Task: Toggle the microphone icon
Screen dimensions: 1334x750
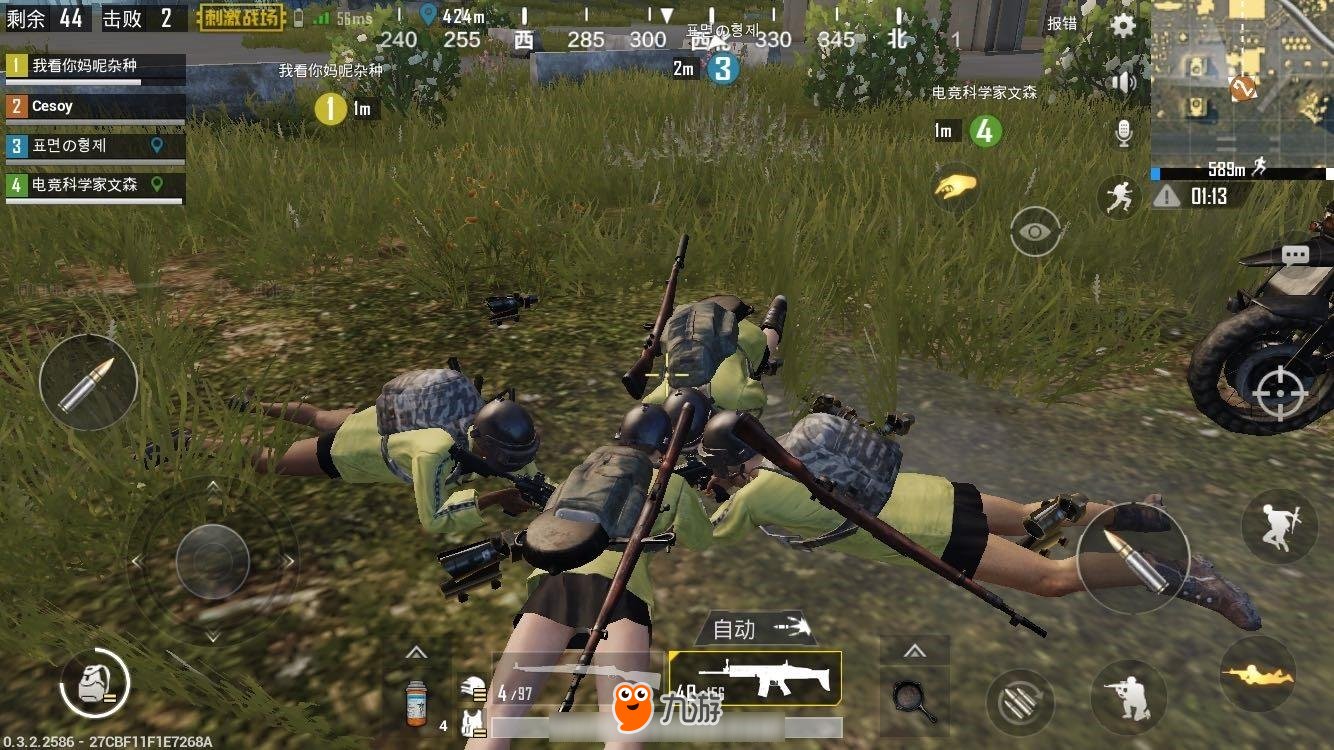Action: (1124, 132)
